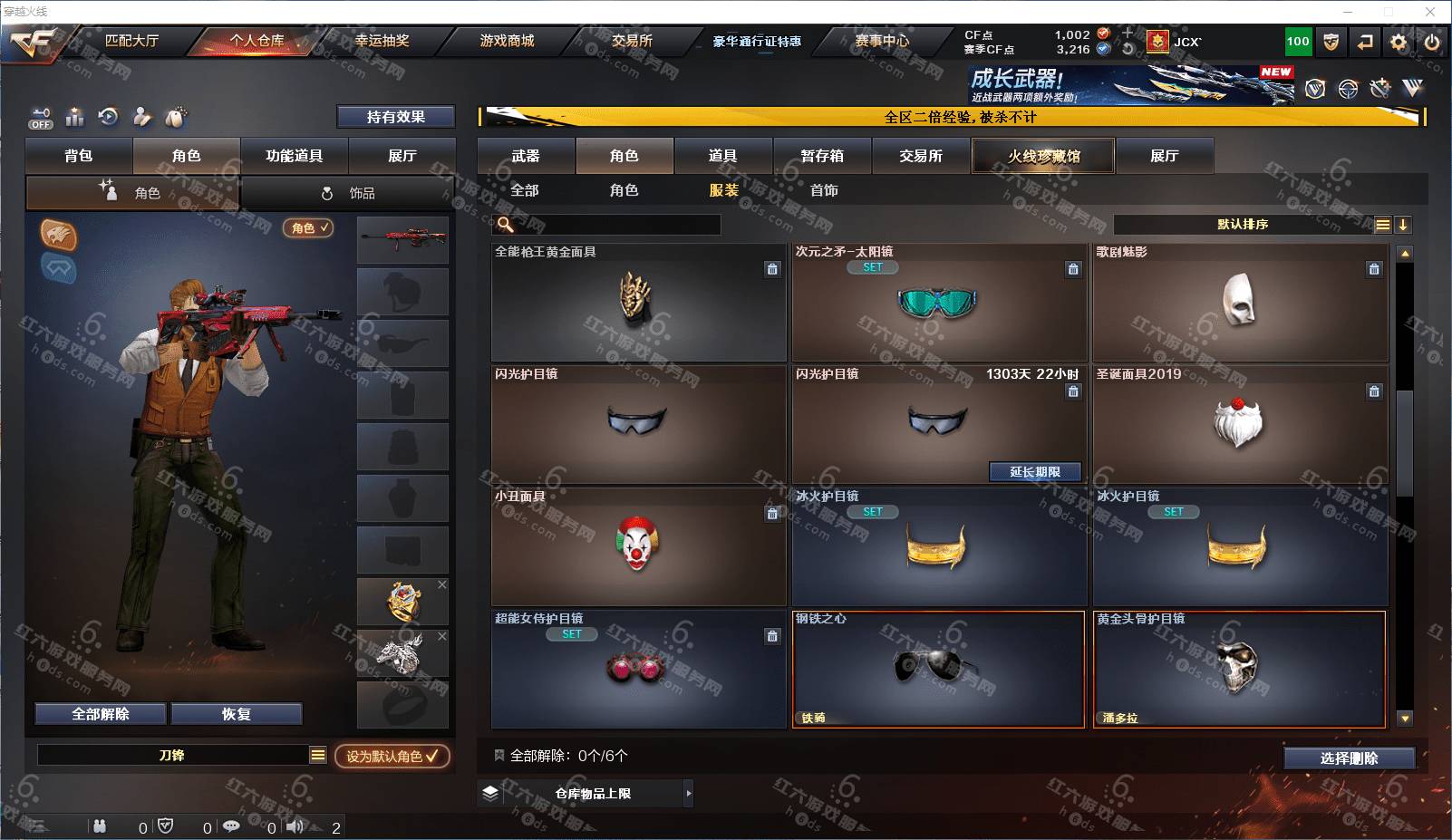Switch to the 背包 backpack tab
The image size is (1452, 840).
point(79,156)
